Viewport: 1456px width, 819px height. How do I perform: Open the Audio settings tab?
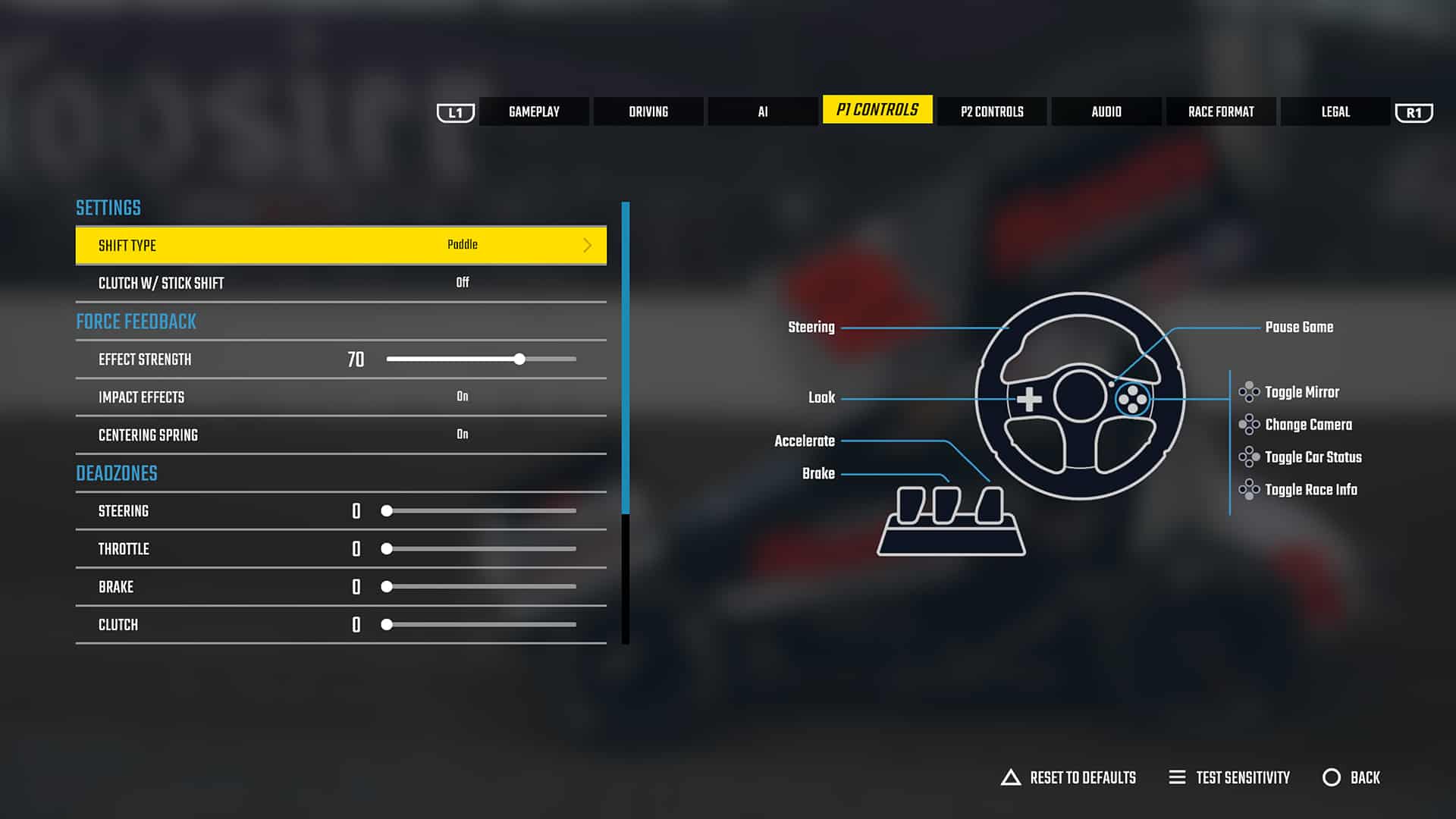click(x=1106, y=111)
